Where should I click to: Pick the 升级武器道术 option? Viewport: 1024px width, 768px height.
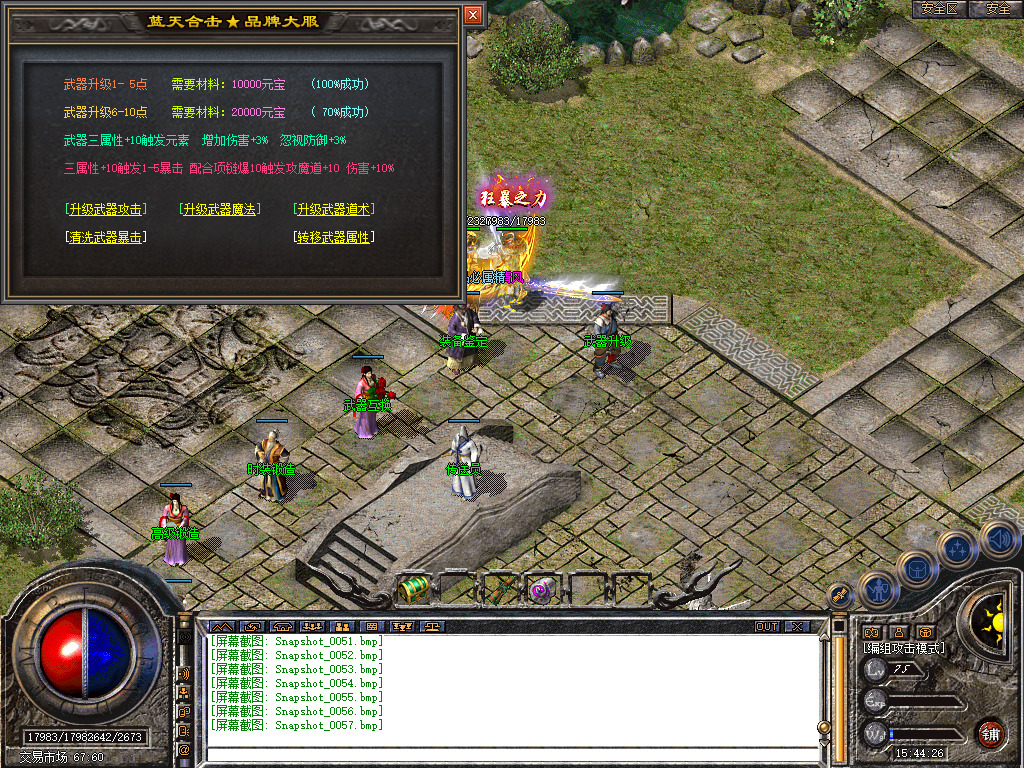[x=334, y=209]
